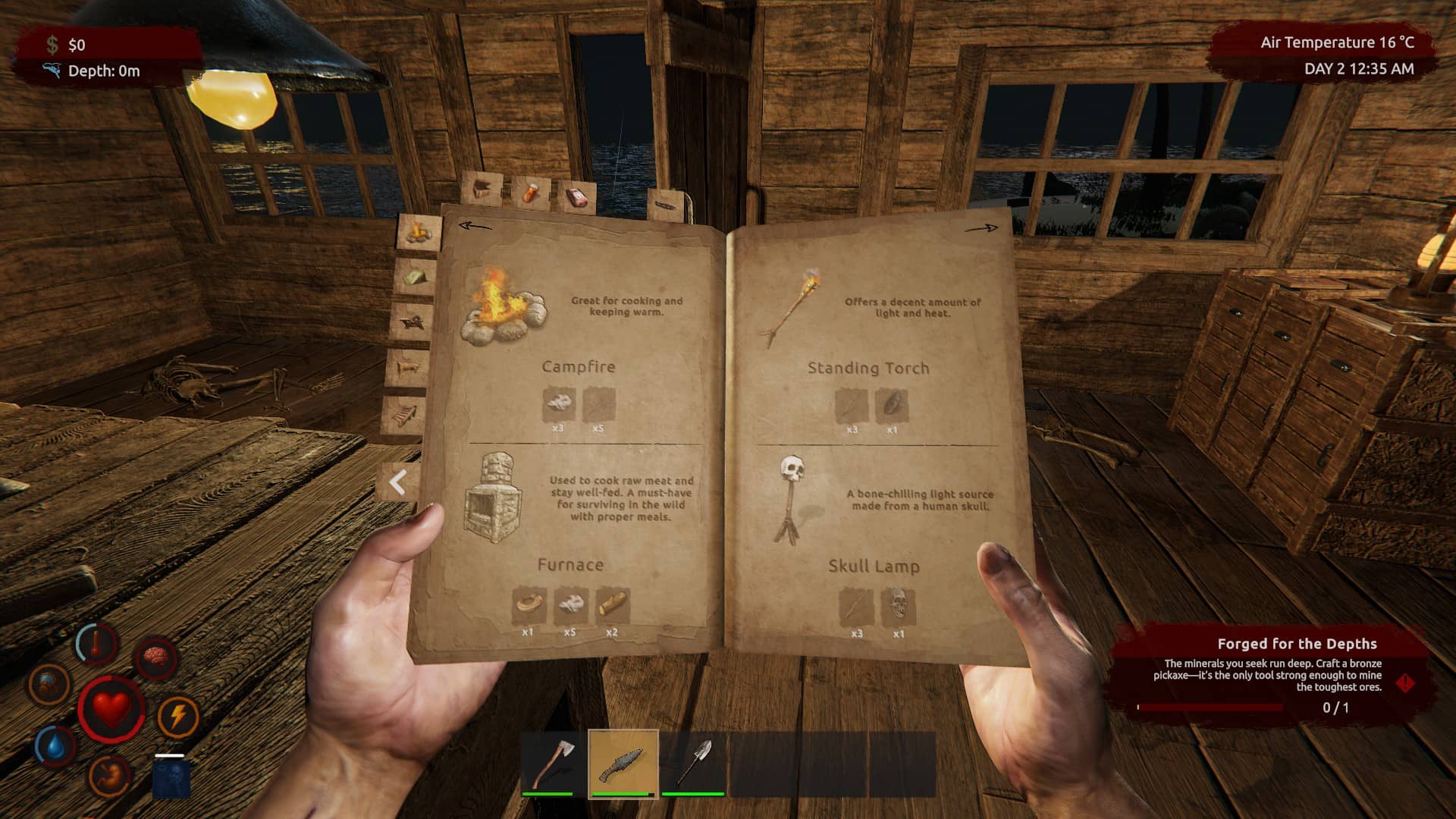The height and width of the screenshot is (819, 1456).
Task: Open the wooden ladder tab
Action: (x=405, y=414)
